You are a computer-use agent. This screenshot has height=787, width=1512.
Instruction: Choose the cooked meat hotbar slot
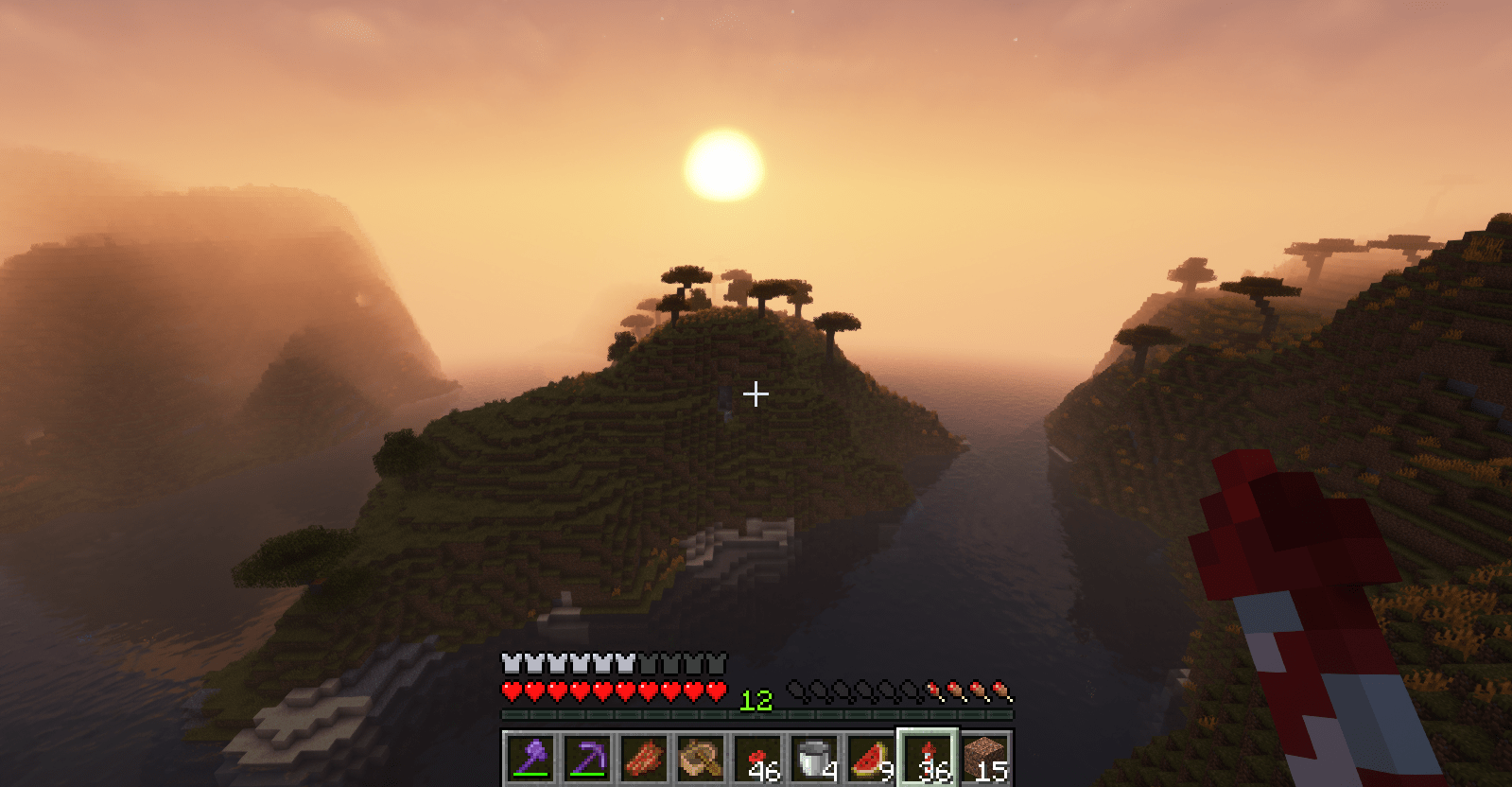pos(644,758)
